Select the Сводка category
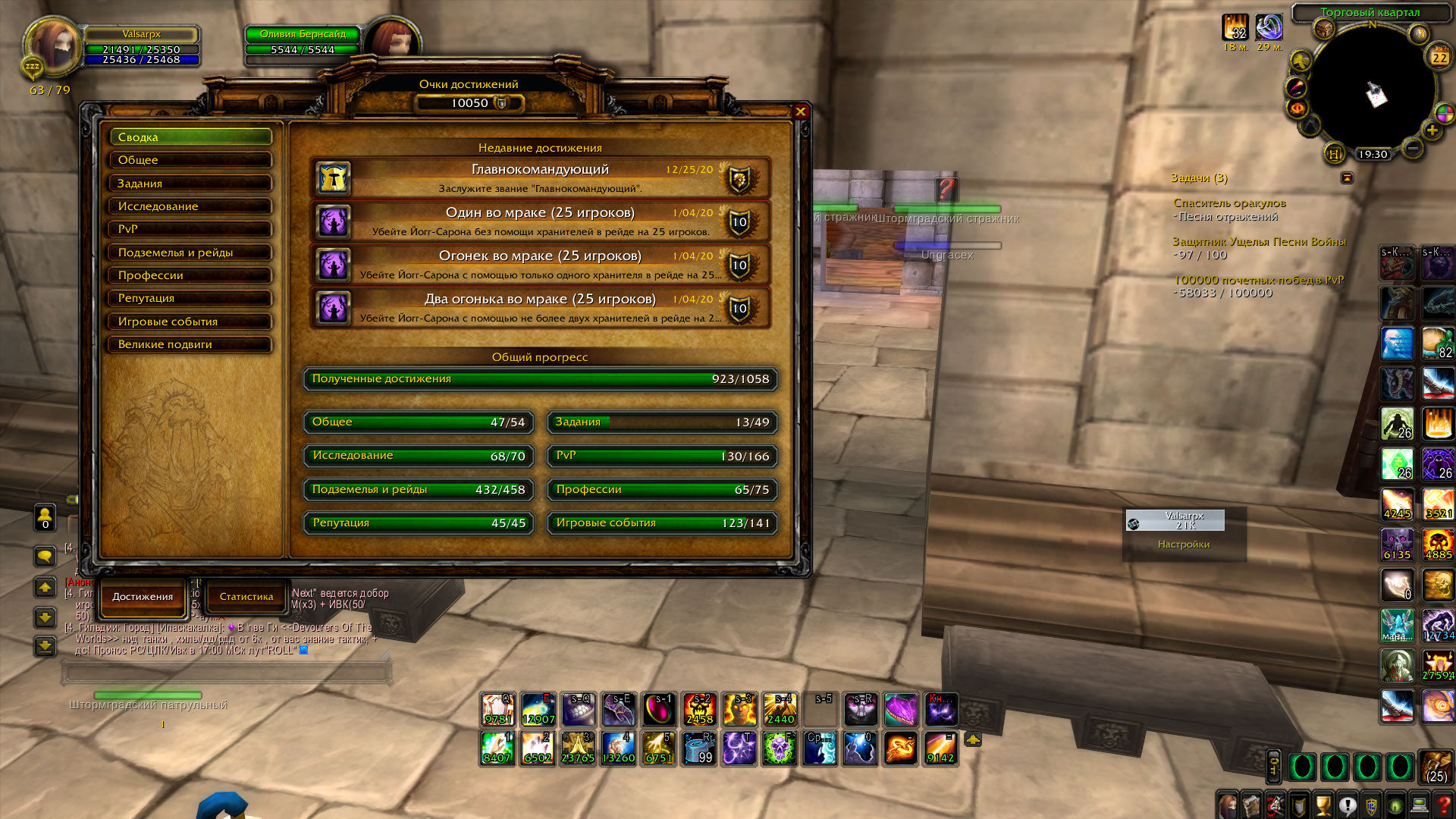This screenshot has width=1456, height=819. click(190, 137)
